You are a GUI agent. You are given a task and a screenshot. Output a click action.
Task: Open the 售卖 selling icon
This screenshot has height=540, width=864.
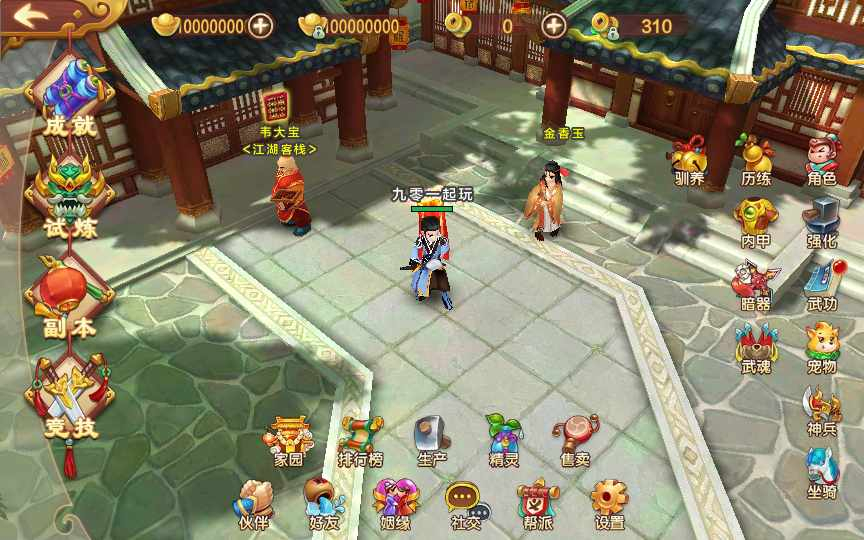(575, 440)
